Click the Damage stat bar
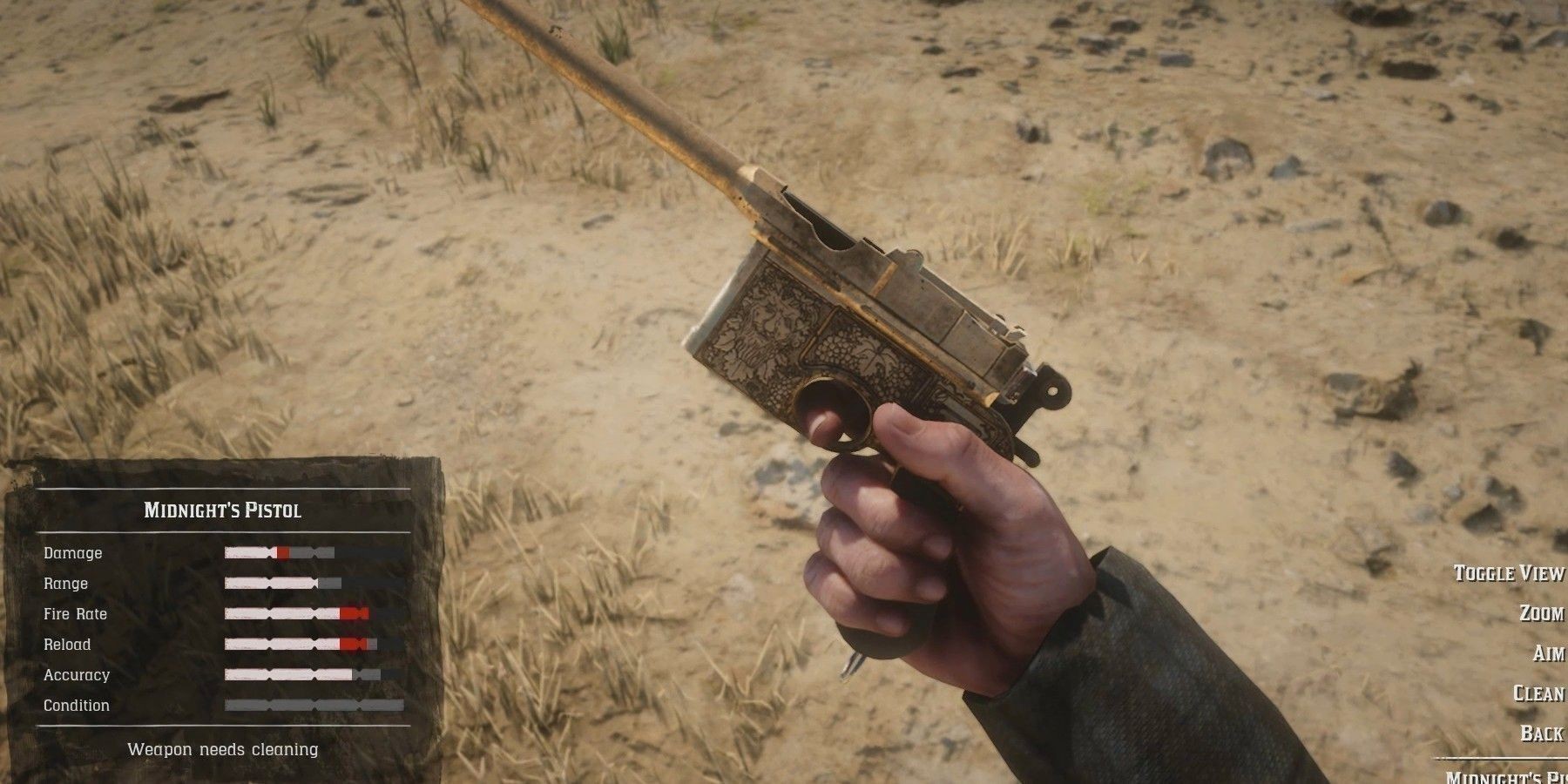The width and height of the screenshot is (1568, 784). (279, 552)
